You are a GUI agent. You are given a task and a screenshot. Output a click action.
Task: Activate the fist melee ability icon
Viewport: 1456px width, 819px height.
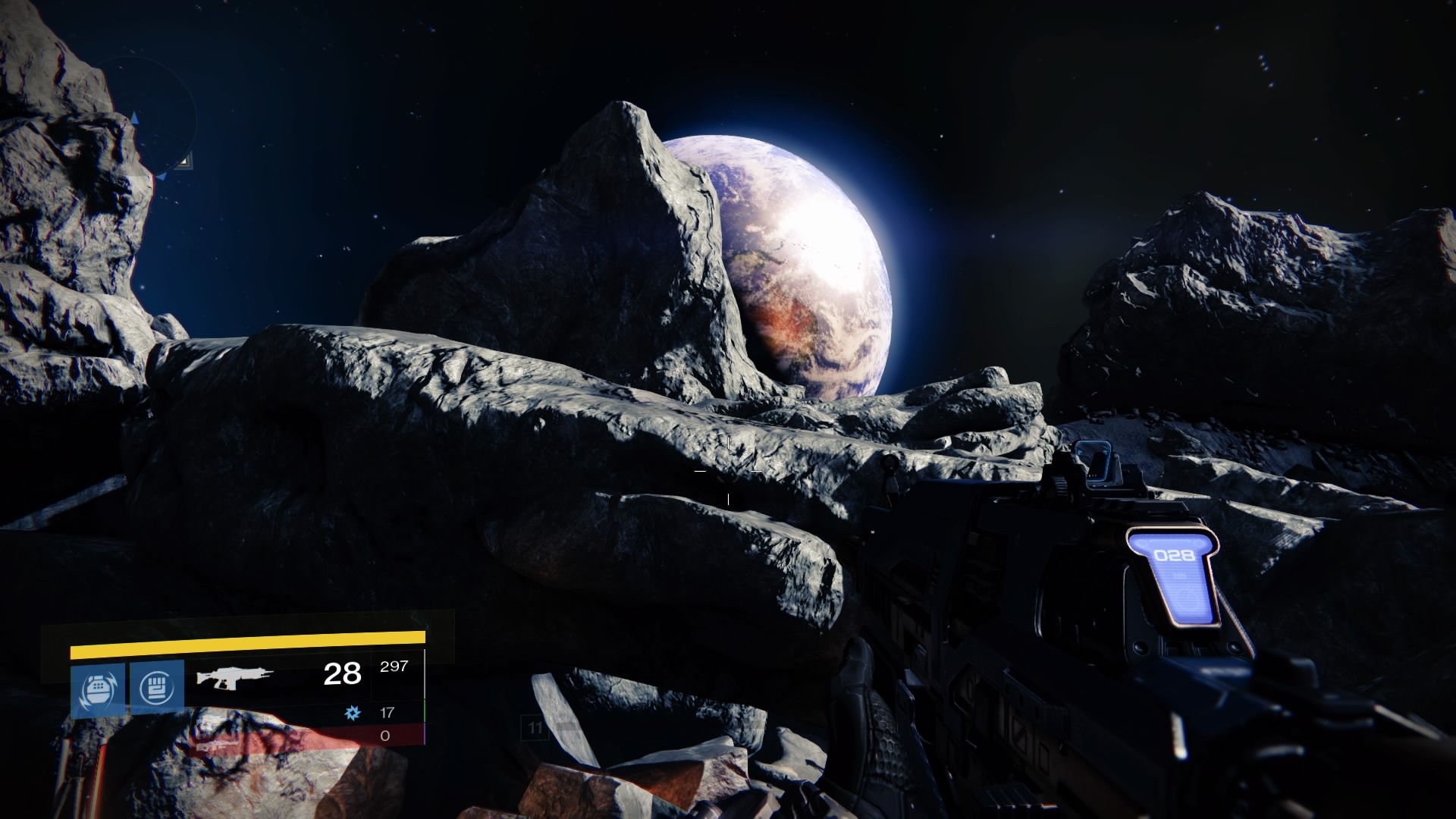157,687
